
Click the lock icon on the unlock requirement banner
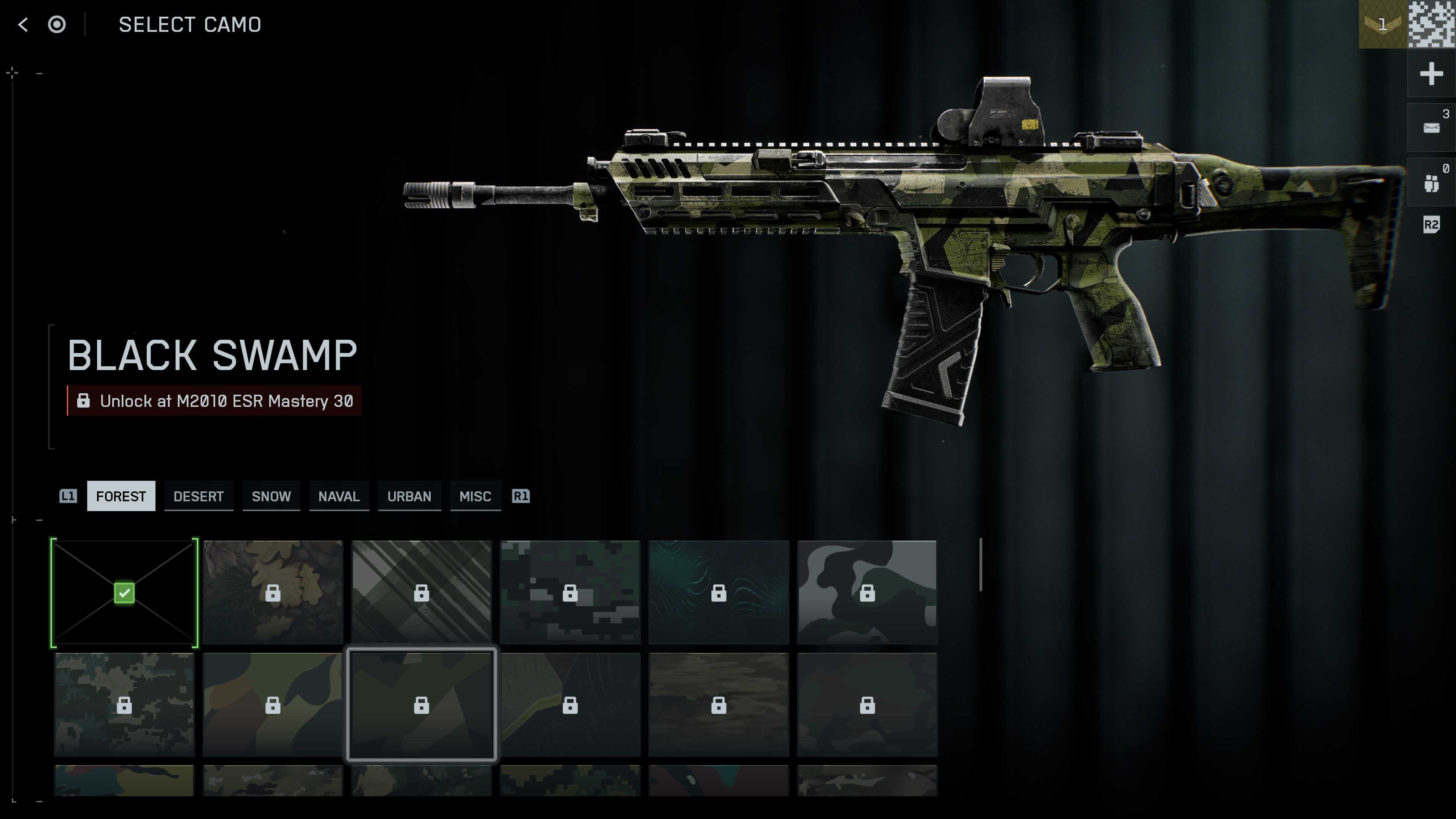[x=84, y=401]
